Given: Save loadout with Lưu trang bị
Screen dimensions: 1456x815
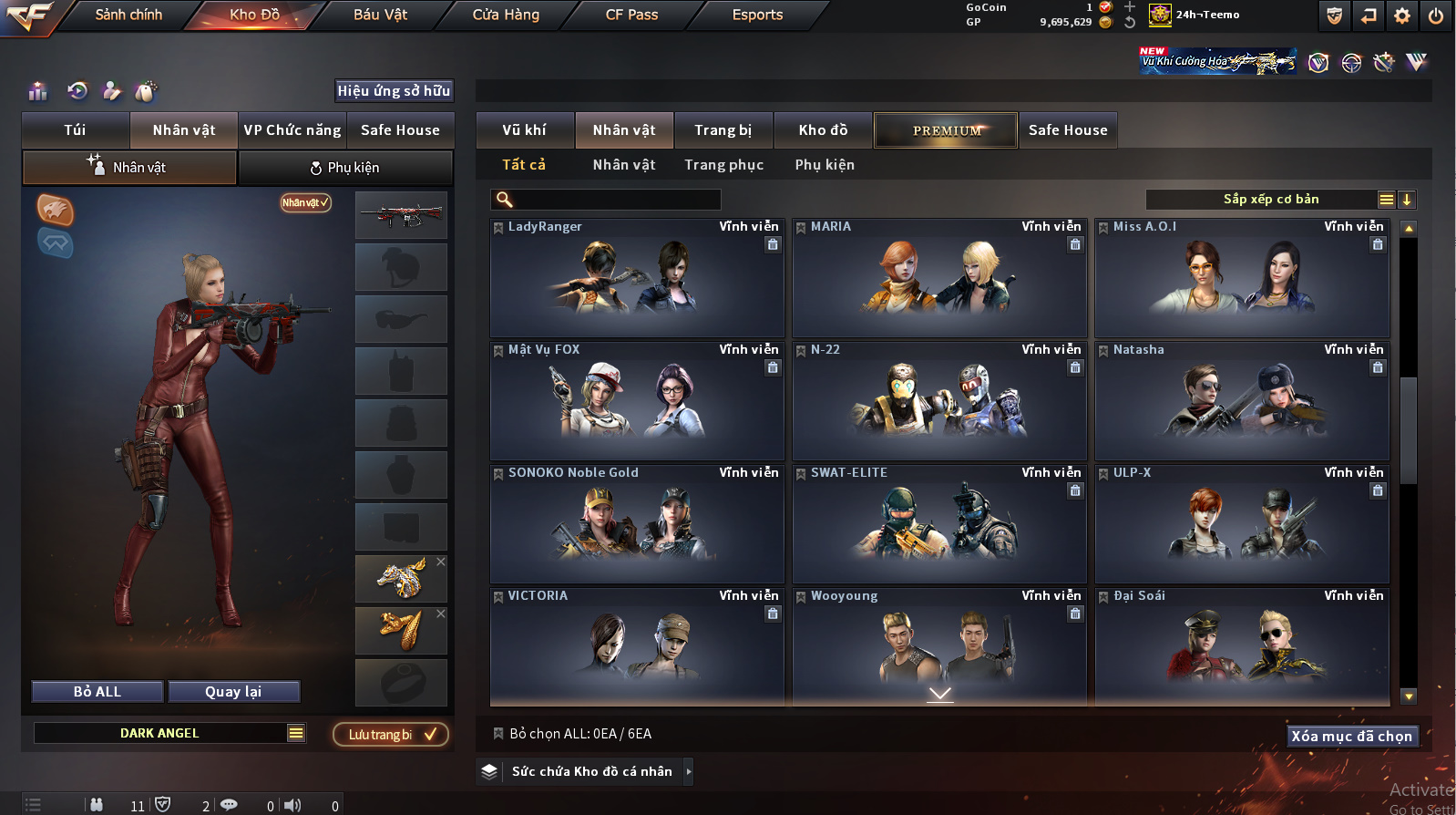Looking at the screenshot, I should point(391,735).
